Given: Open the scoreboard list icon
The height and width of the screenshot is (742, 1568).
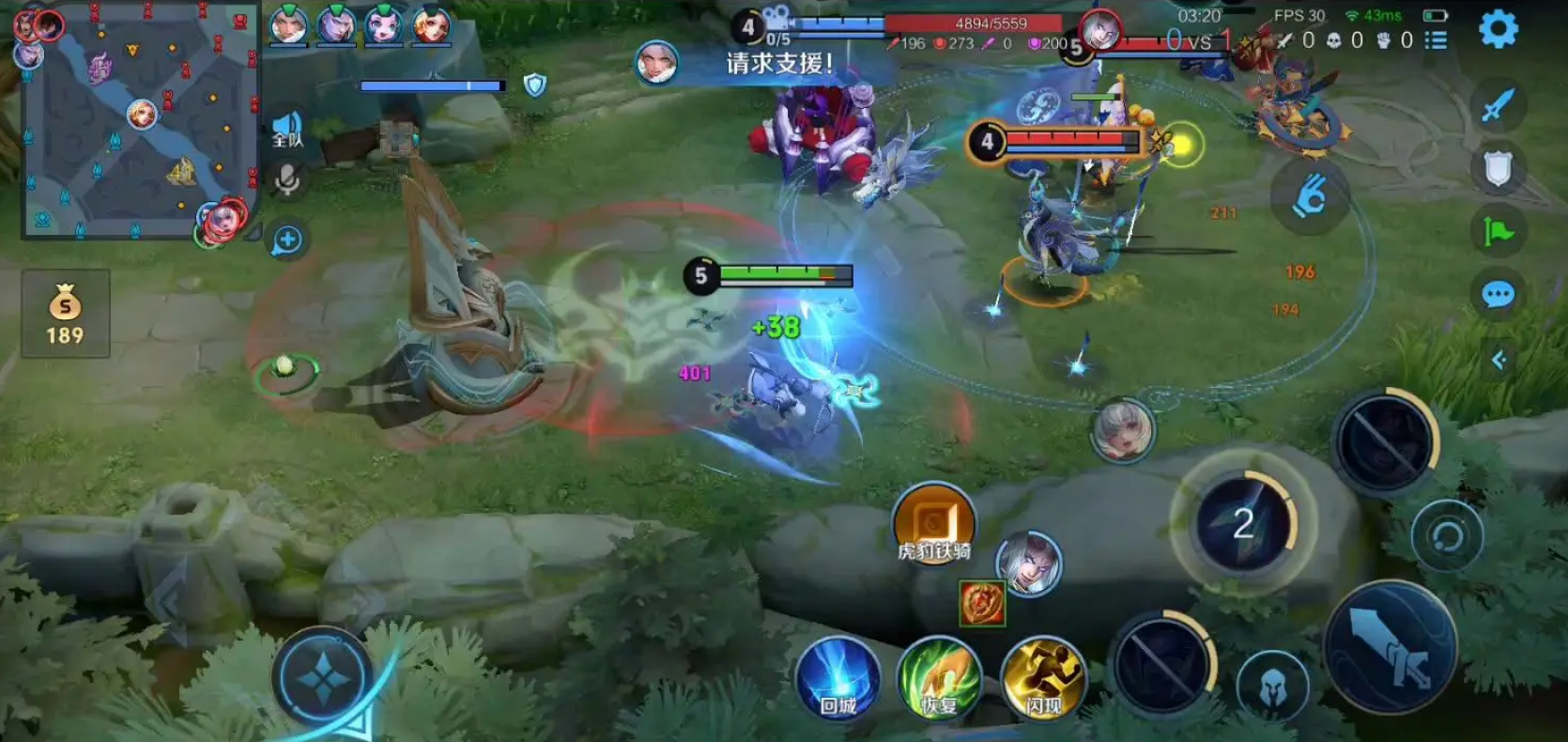Looking at the screenshot, I should tap(1436, 40).
